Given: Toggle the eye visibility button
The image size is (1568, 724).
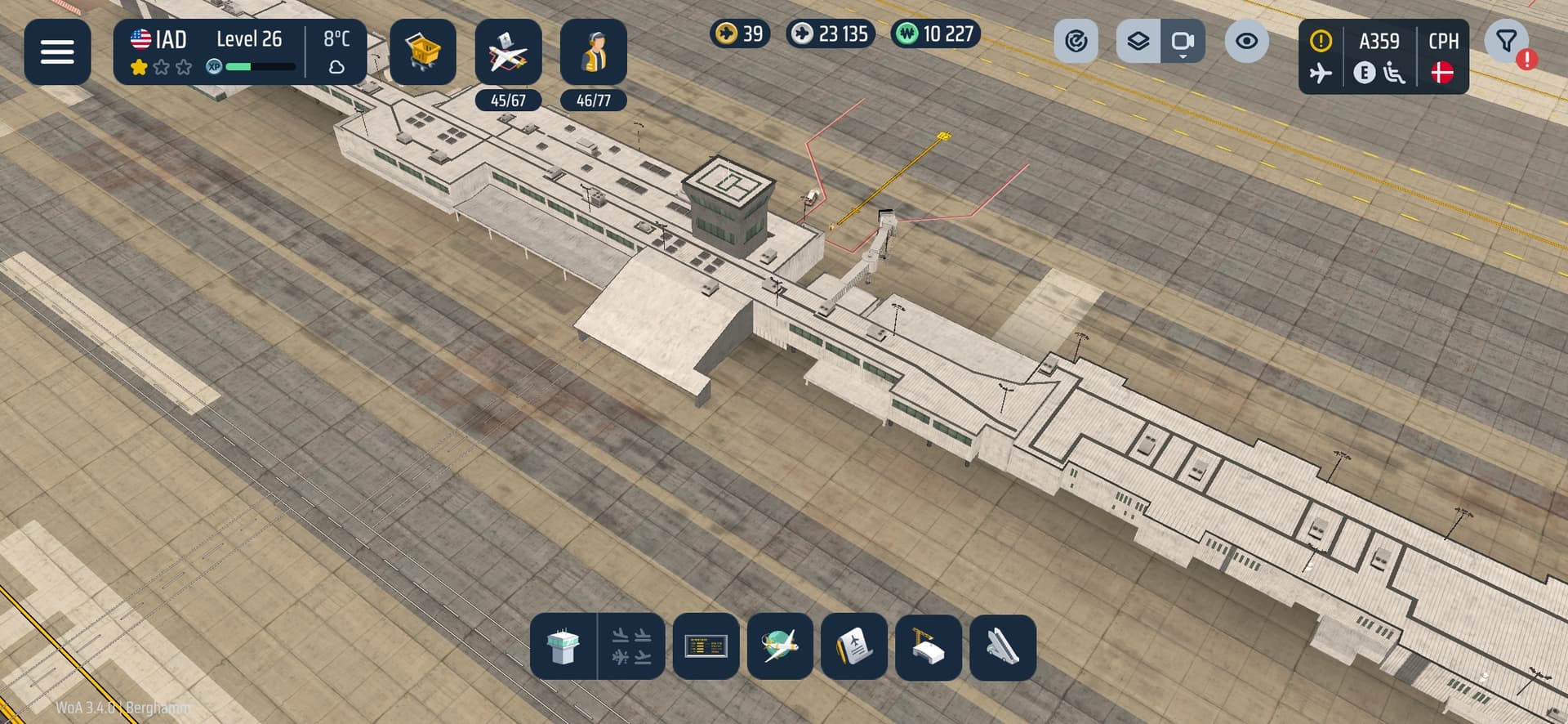Looking at the screenshot, I should tap(1246, 41).
